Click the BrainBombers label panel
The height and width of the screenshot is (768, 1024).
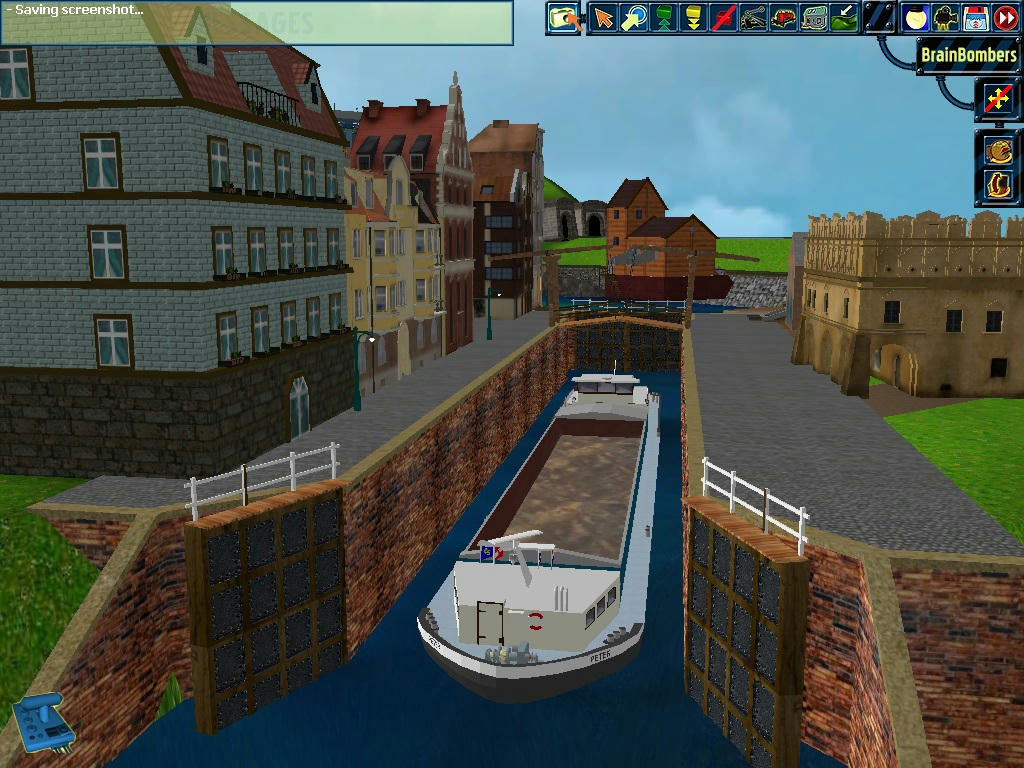967,56
